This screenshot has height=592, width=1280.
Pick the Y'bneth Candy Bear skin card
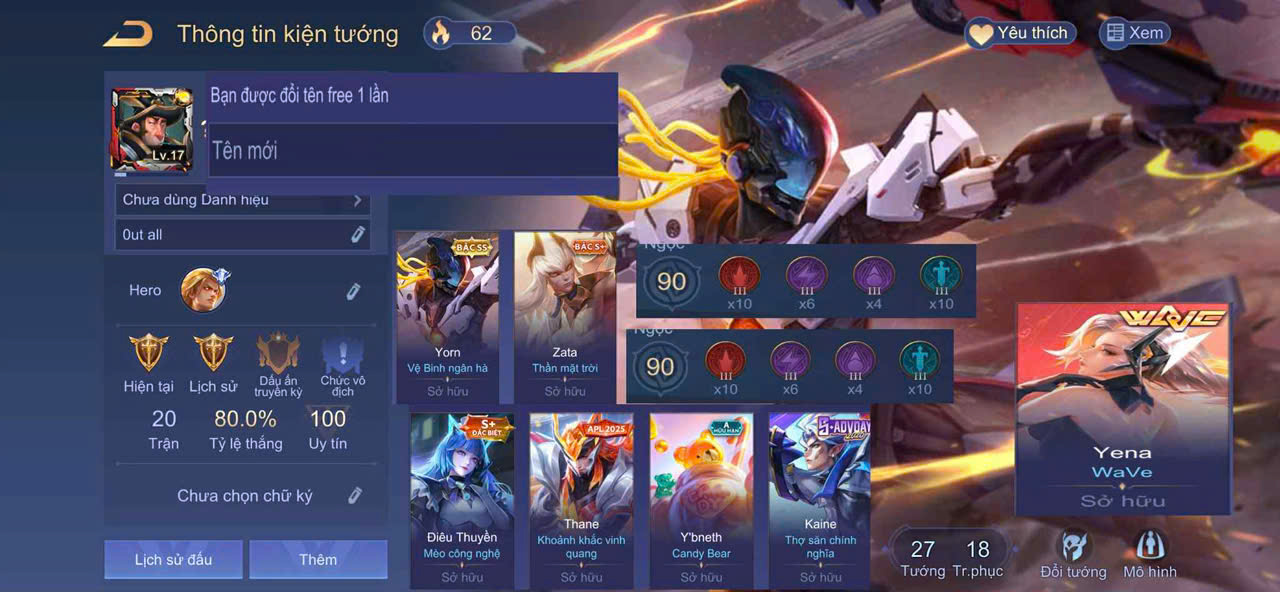(x=701, y=500)
